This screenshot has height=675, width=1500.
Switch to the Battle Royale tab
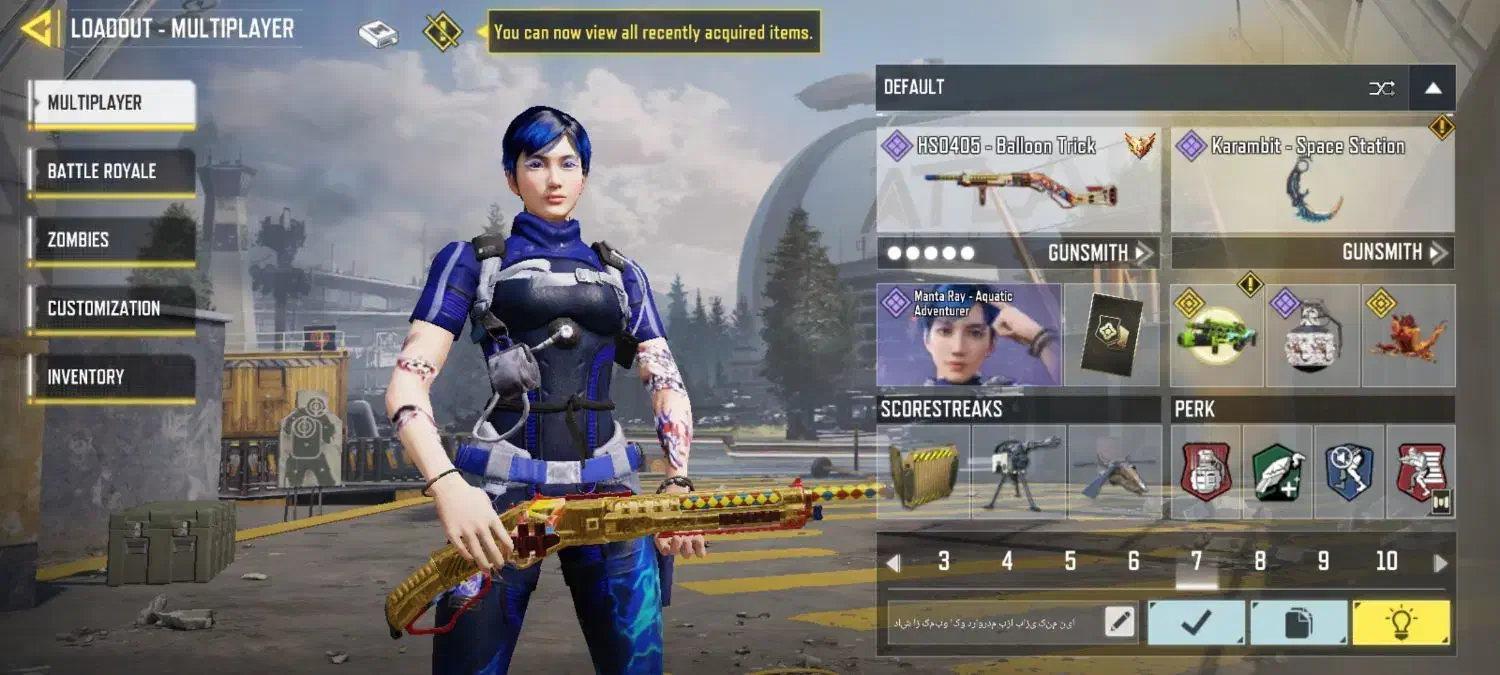[x=112, y=172]
